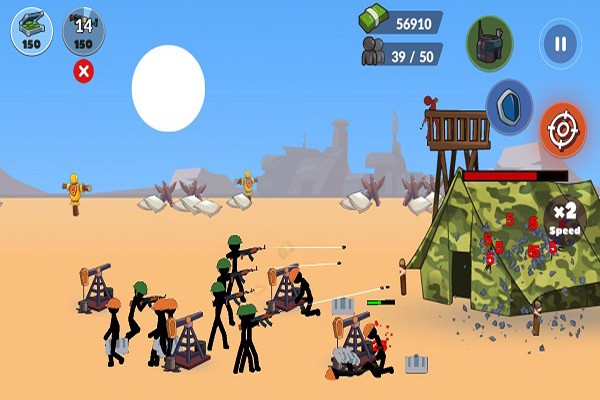Open the armor vest backpack button
The height and width of the screenshot is (400, 600).
pyautogui.click(x=490, y=44)
